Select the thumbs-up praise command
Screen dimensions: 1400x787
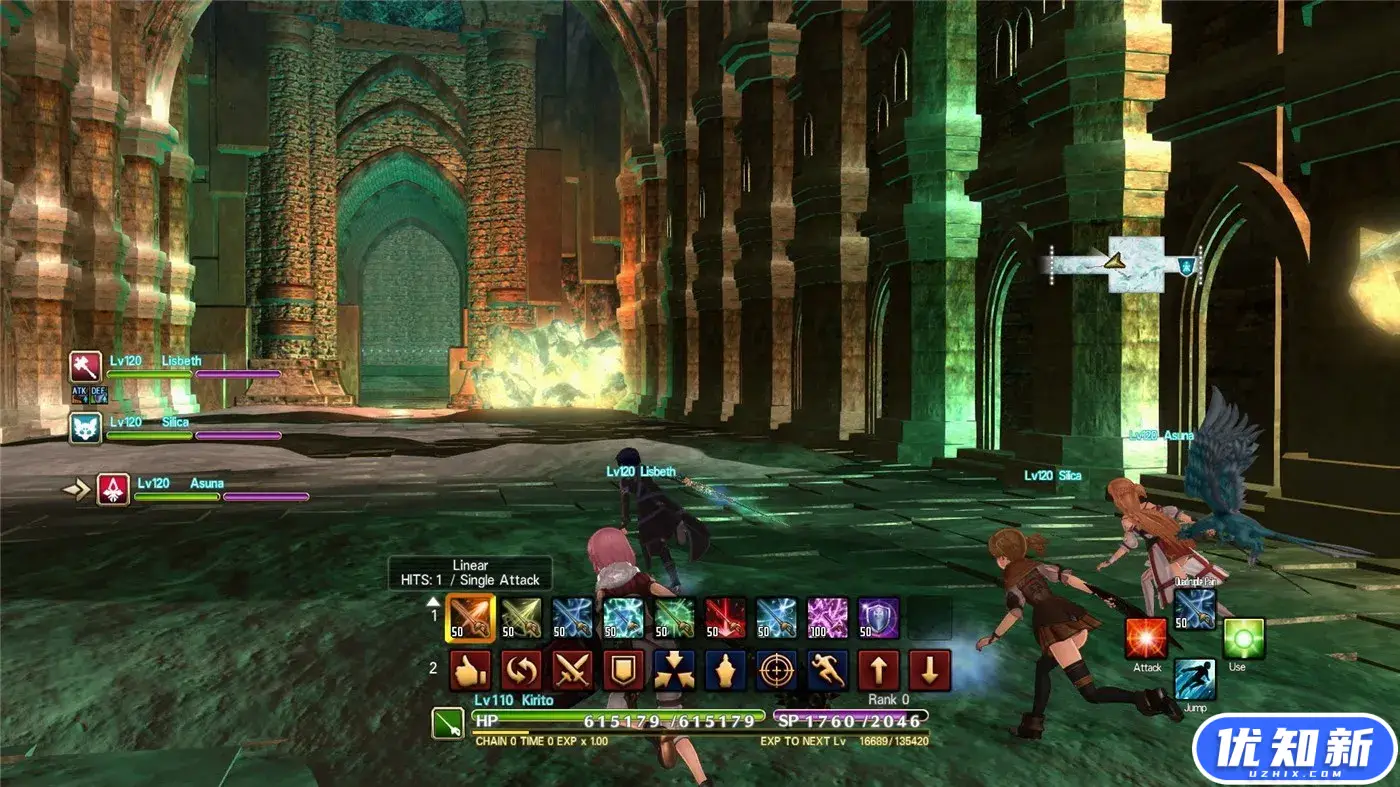pos(469,671)
